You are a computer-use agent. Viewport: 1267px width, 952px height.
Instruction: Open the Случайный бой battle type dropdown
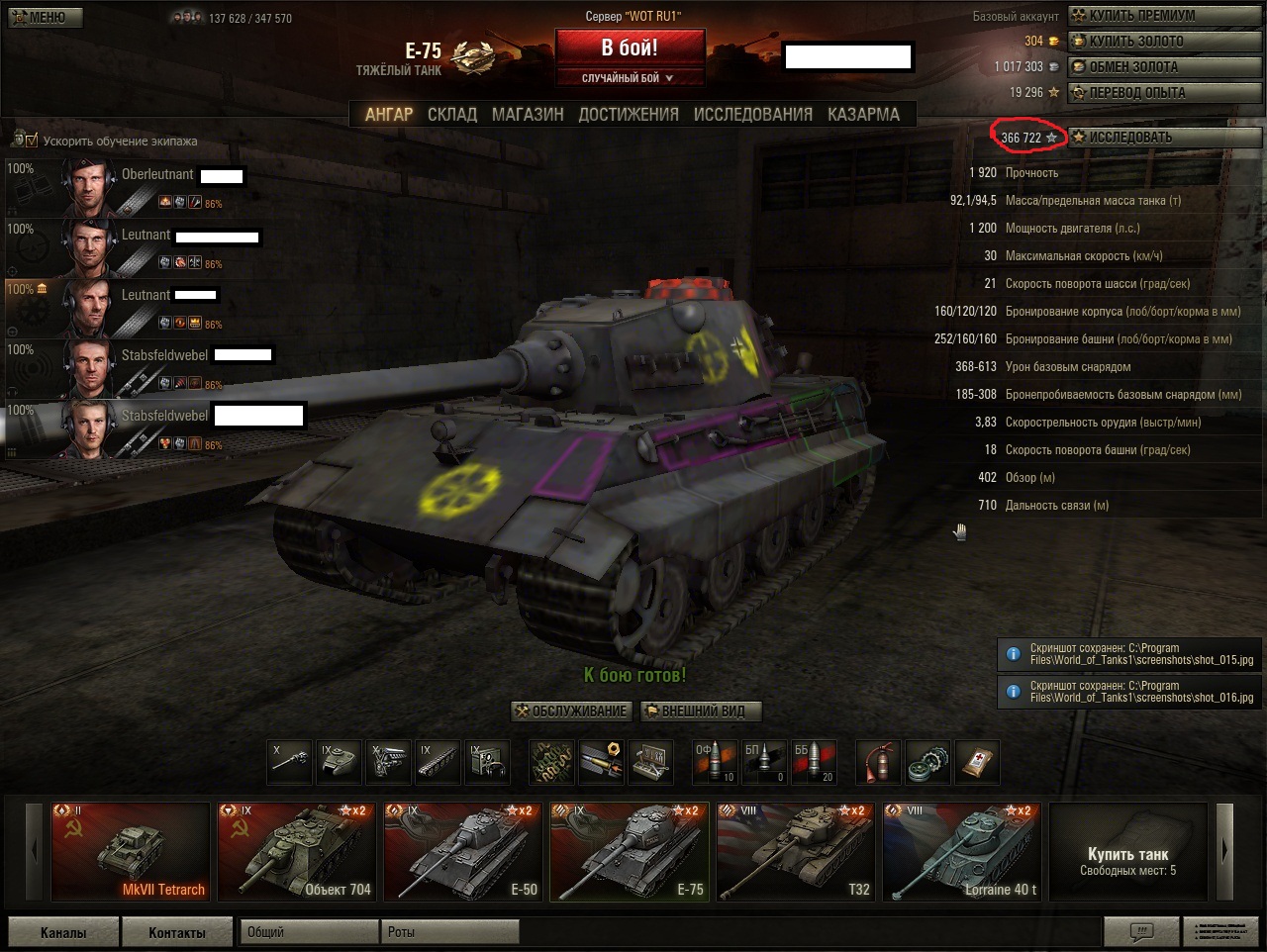(x=630, y=78)
